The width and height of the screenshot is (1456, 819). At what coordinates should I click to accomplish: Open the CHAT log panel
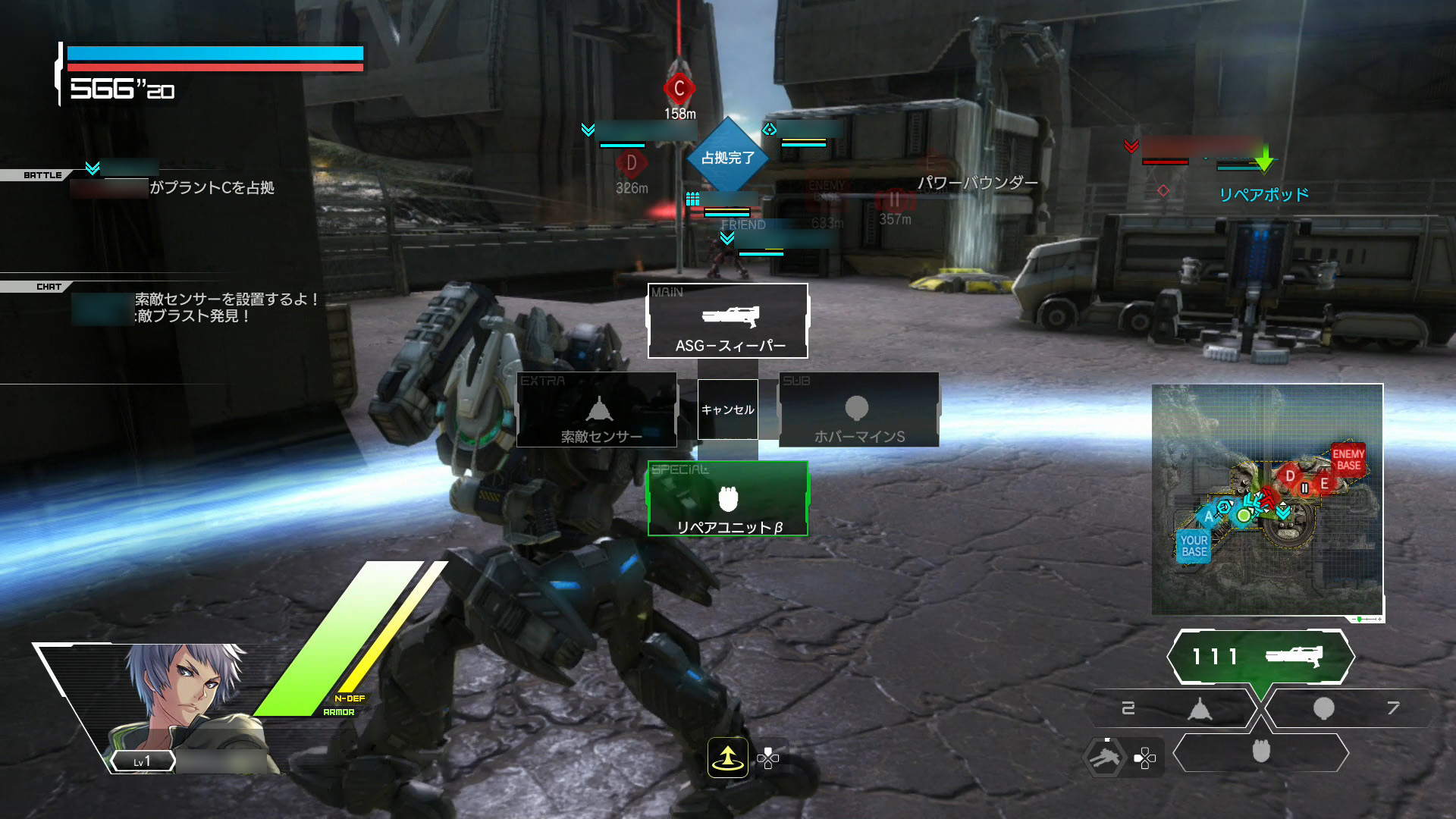(49, 287)
